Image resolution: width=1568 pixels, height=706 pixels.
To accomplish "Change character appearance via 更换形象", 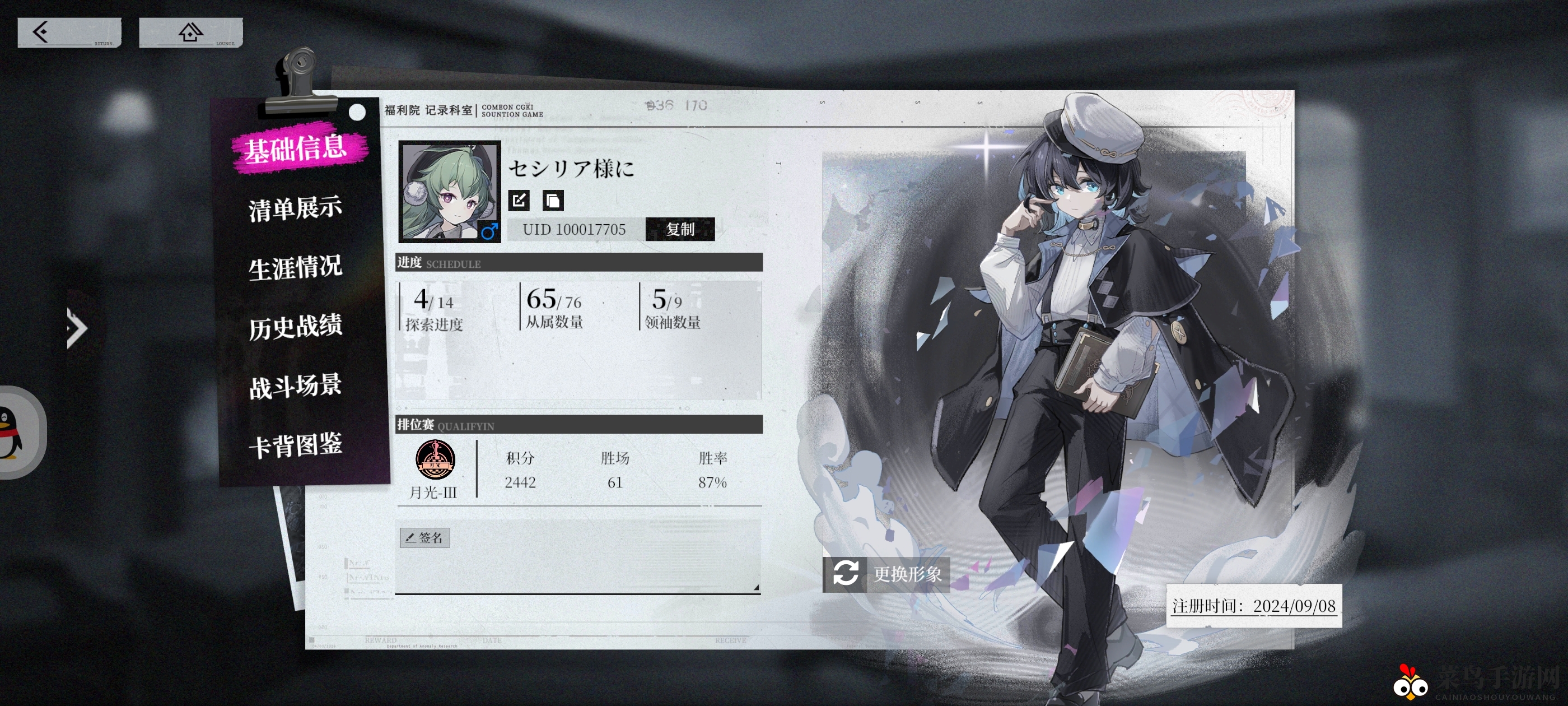I will coord(886,574).
